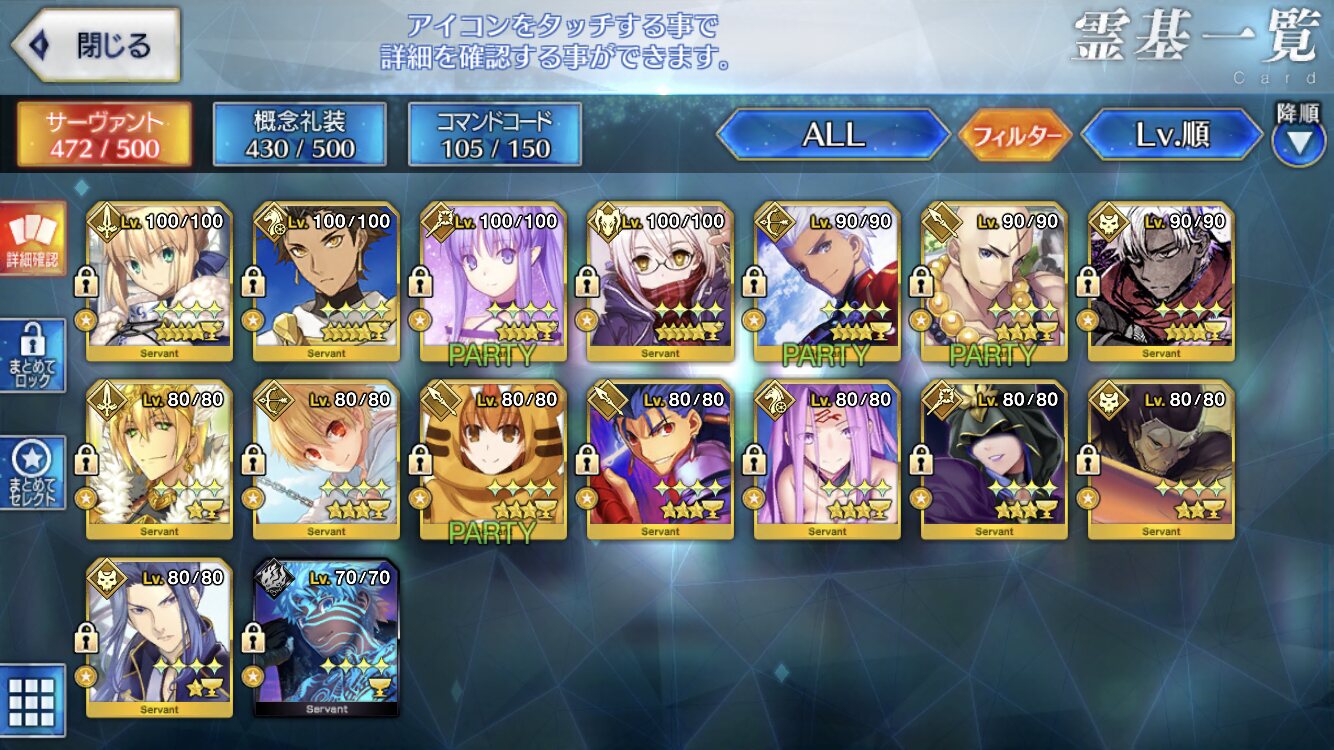Screen dimensions: 1334x750
Task: Select the ALL class filter button
Action: tap(833, 135)
